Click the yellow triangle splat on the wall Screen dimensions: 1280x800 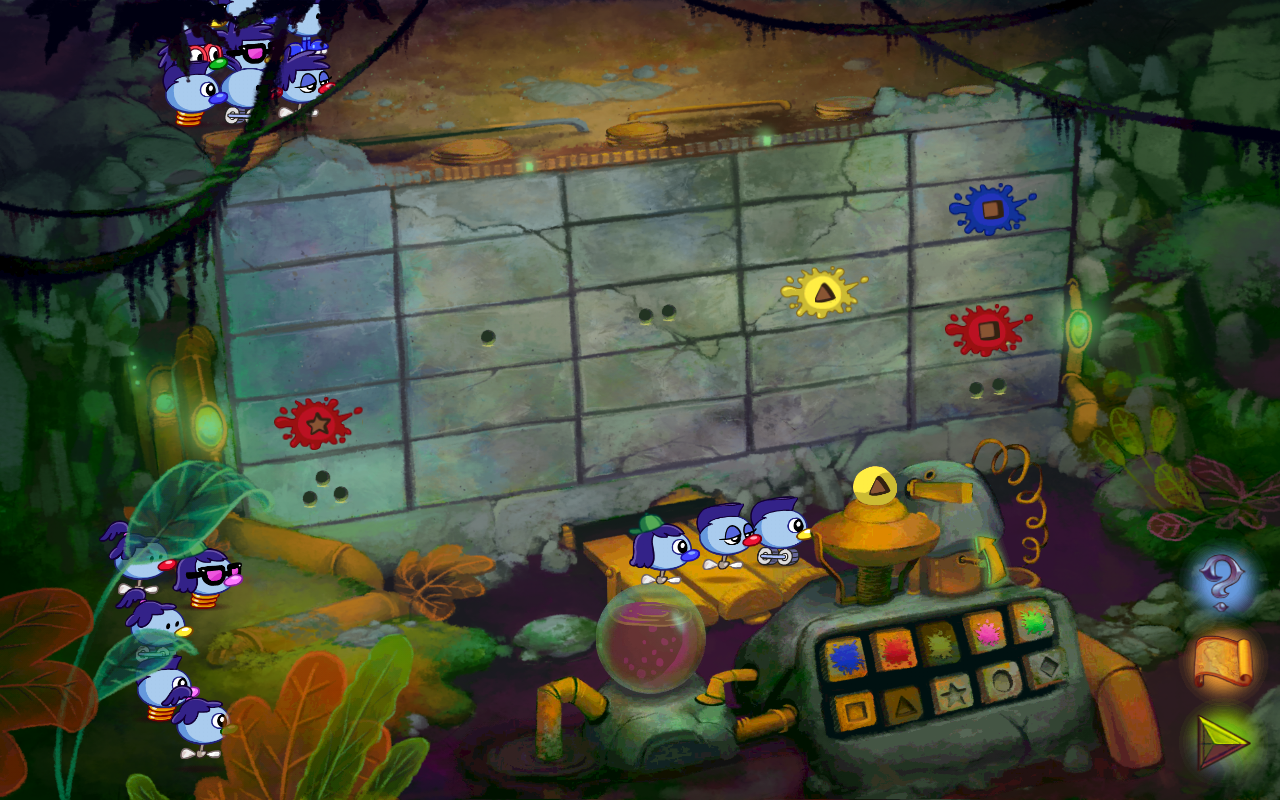(823, 294)
